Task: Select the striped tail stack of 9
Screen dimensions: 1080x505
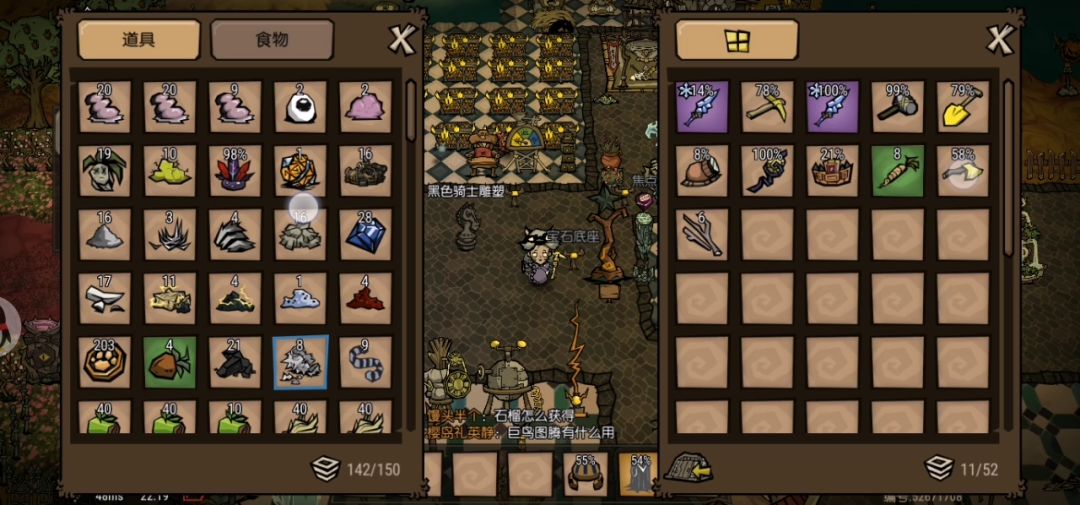Action: click(x=365, y=362)
